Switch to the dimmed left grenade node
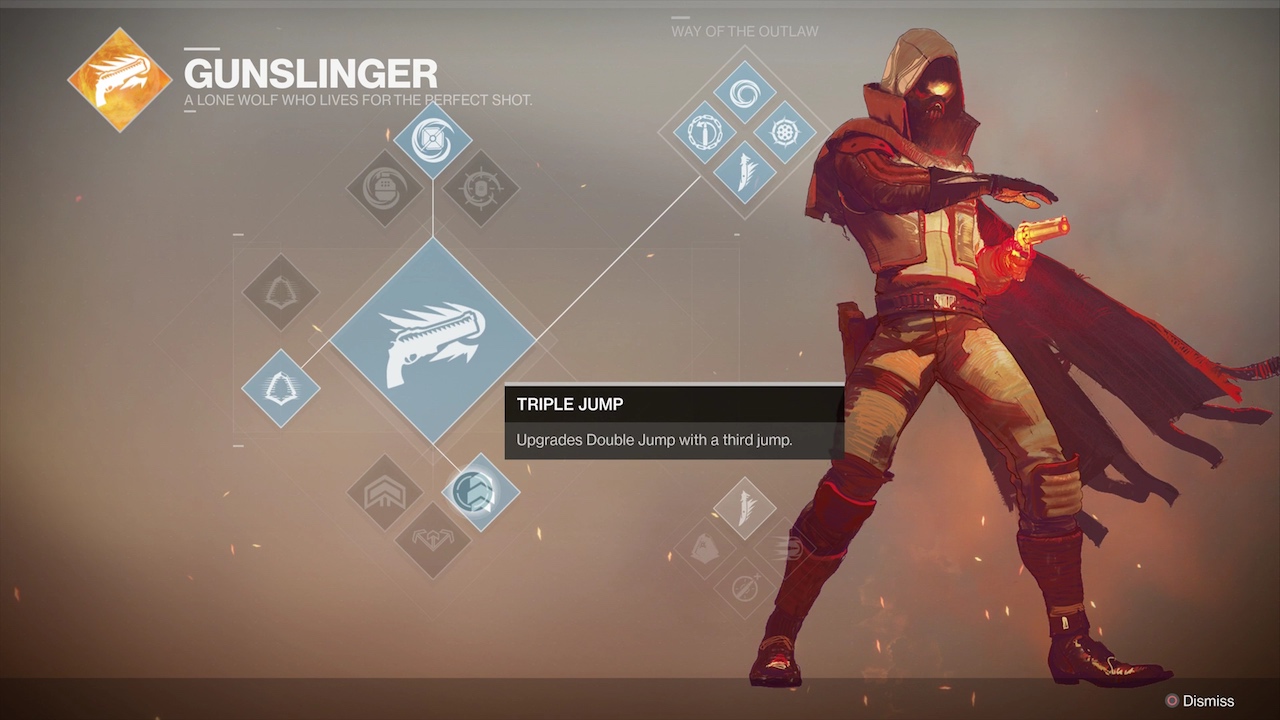The height and width of the screenshot is (720, 1280). tap(385, 188)
